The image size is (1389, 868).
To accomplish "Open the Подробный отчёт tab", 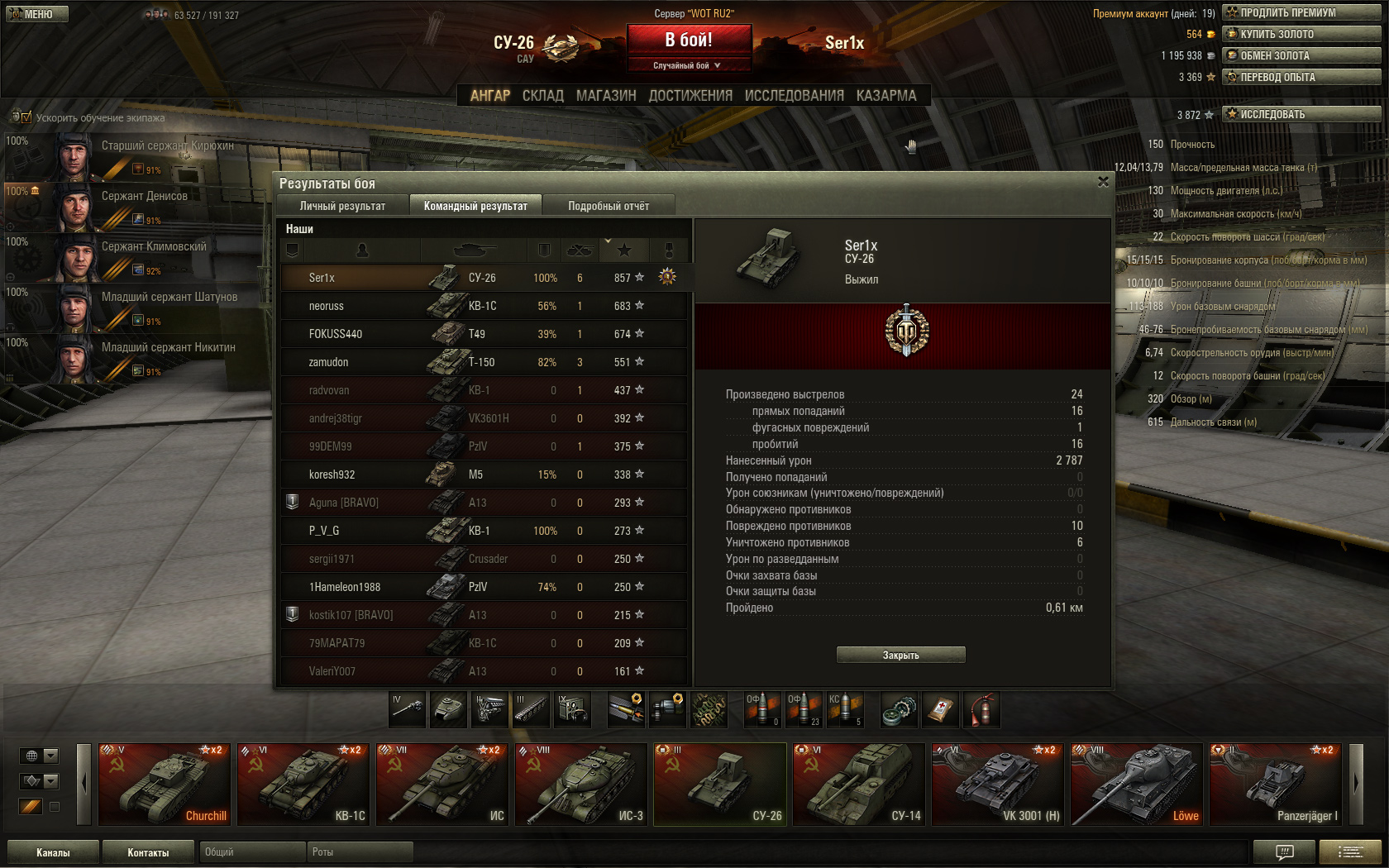I will [609, 206].
